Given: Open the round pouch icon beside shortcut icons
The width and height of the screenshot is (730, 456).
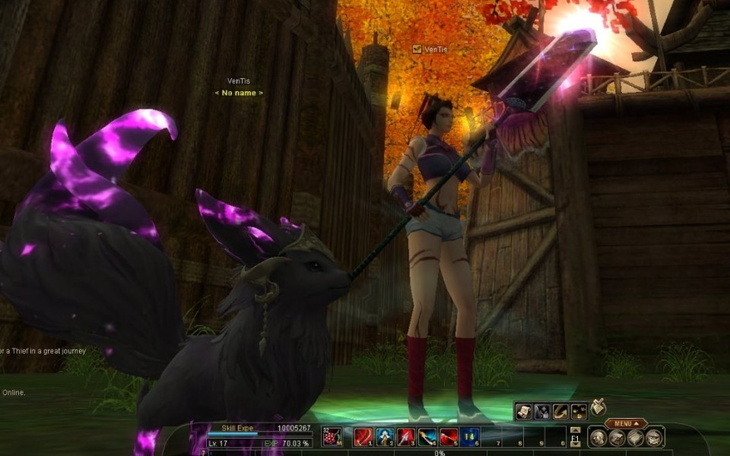Looking at the screenshot, I should click(x=598, y=406).
